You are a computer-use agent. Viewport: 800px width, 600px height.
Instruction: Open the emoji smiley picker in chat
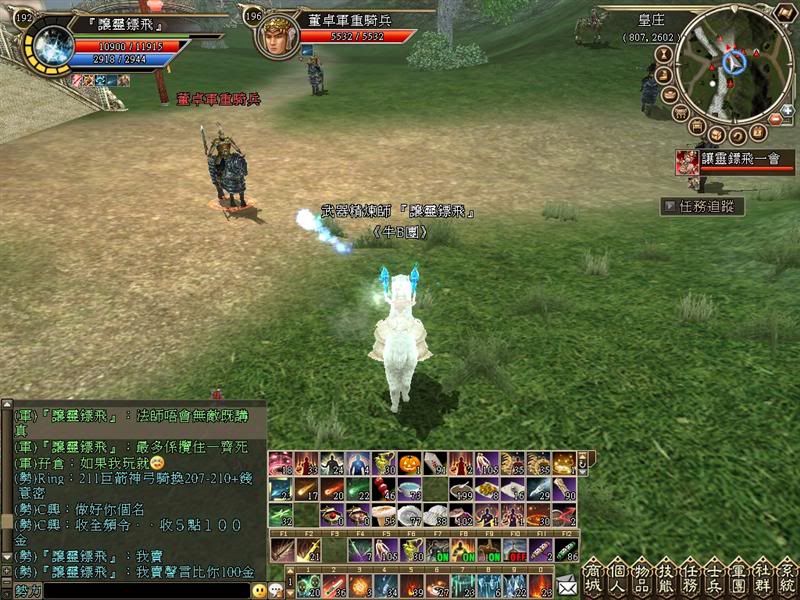tap(259, 591)
